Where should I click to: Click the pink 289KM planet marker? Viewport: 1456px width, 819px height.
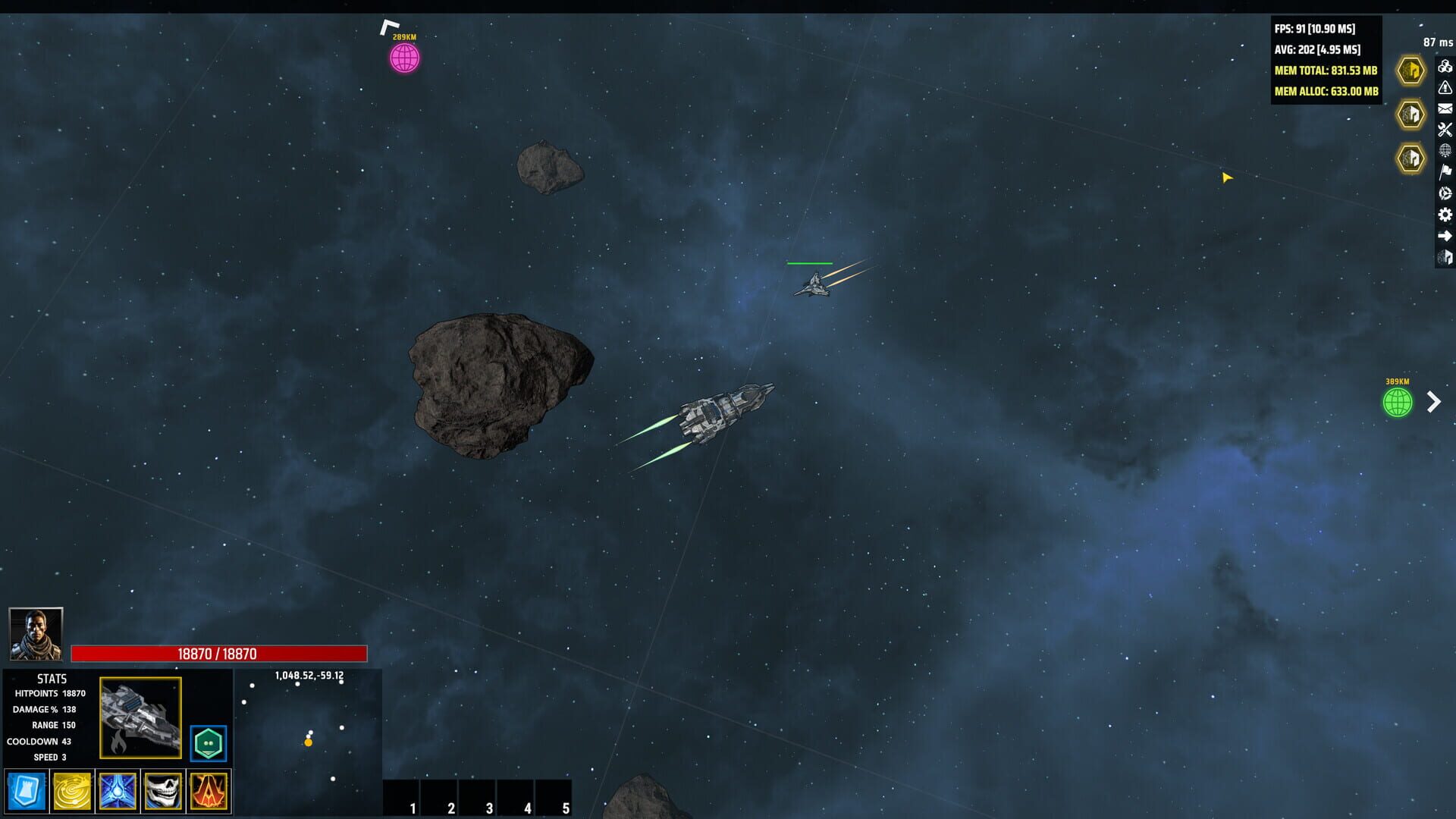point(403,56)
